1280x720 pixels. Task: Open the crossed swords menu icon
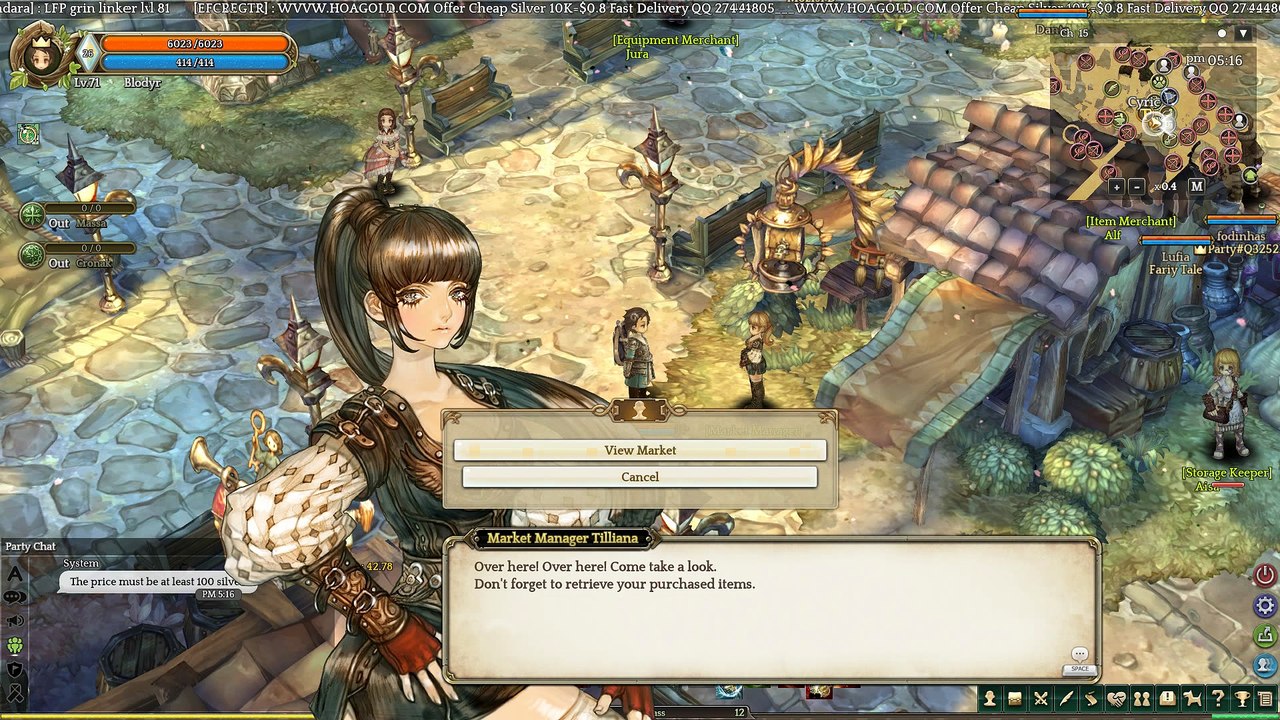pyautogui.click(x=1041, y=699)
